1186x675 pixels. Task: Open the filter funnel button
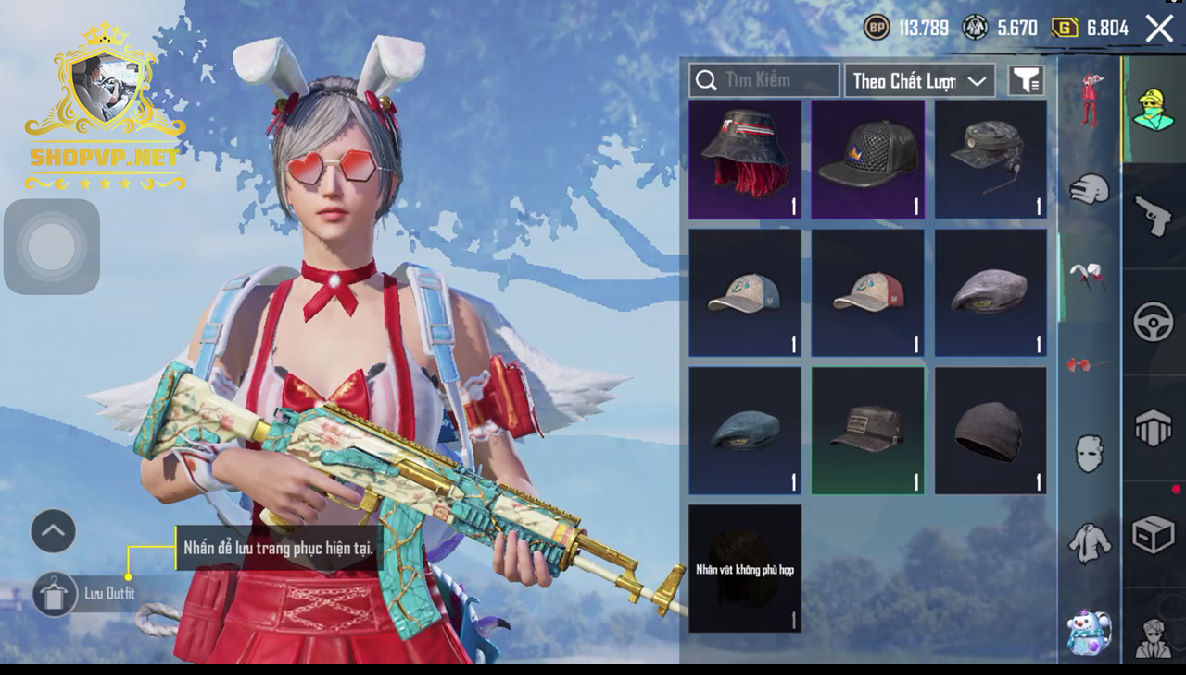[x=1026, y=80]
